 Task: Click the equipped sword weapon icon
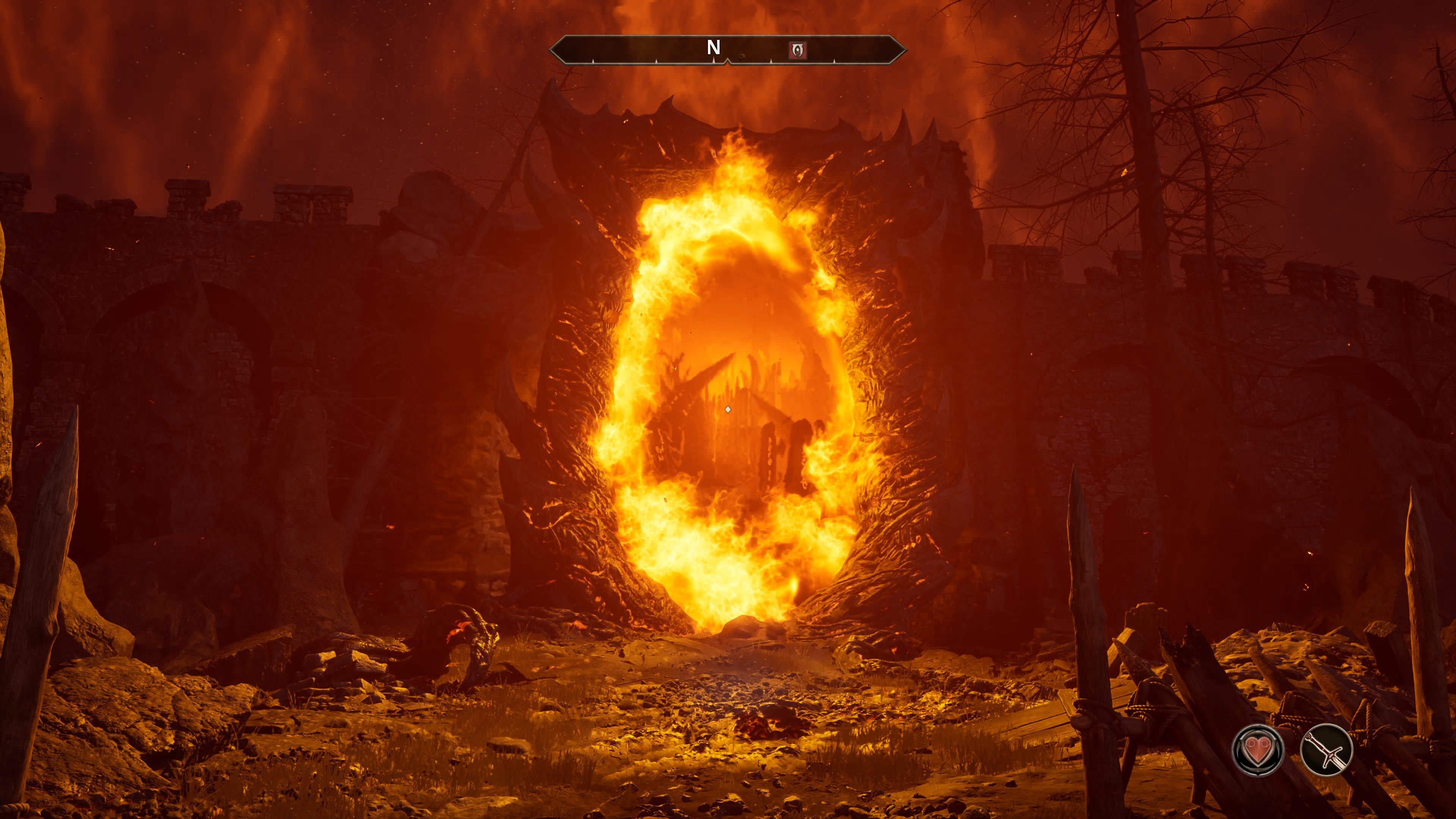coord(1326,750)
